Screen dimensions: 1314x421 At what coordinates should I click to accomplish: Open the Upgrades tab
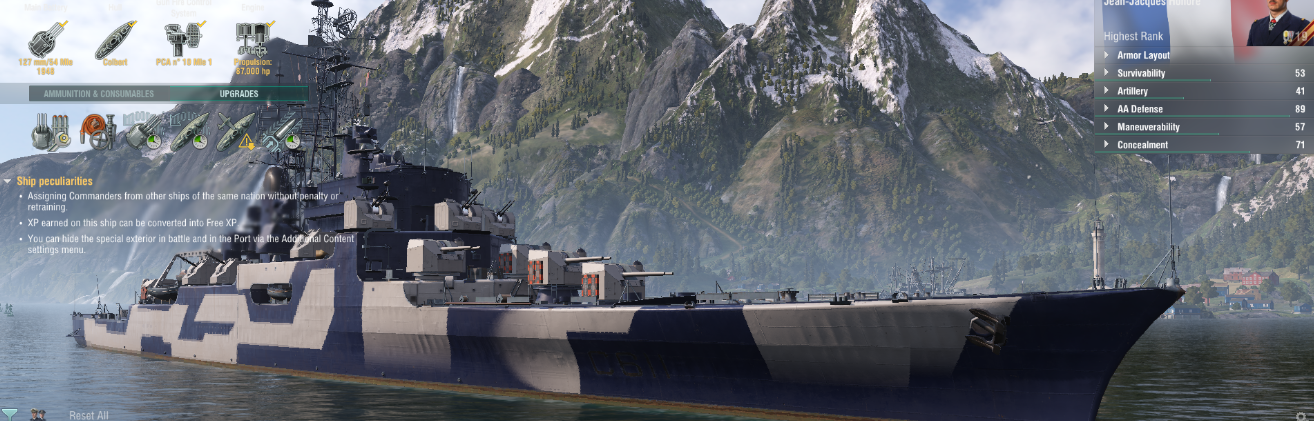point(239,94)
